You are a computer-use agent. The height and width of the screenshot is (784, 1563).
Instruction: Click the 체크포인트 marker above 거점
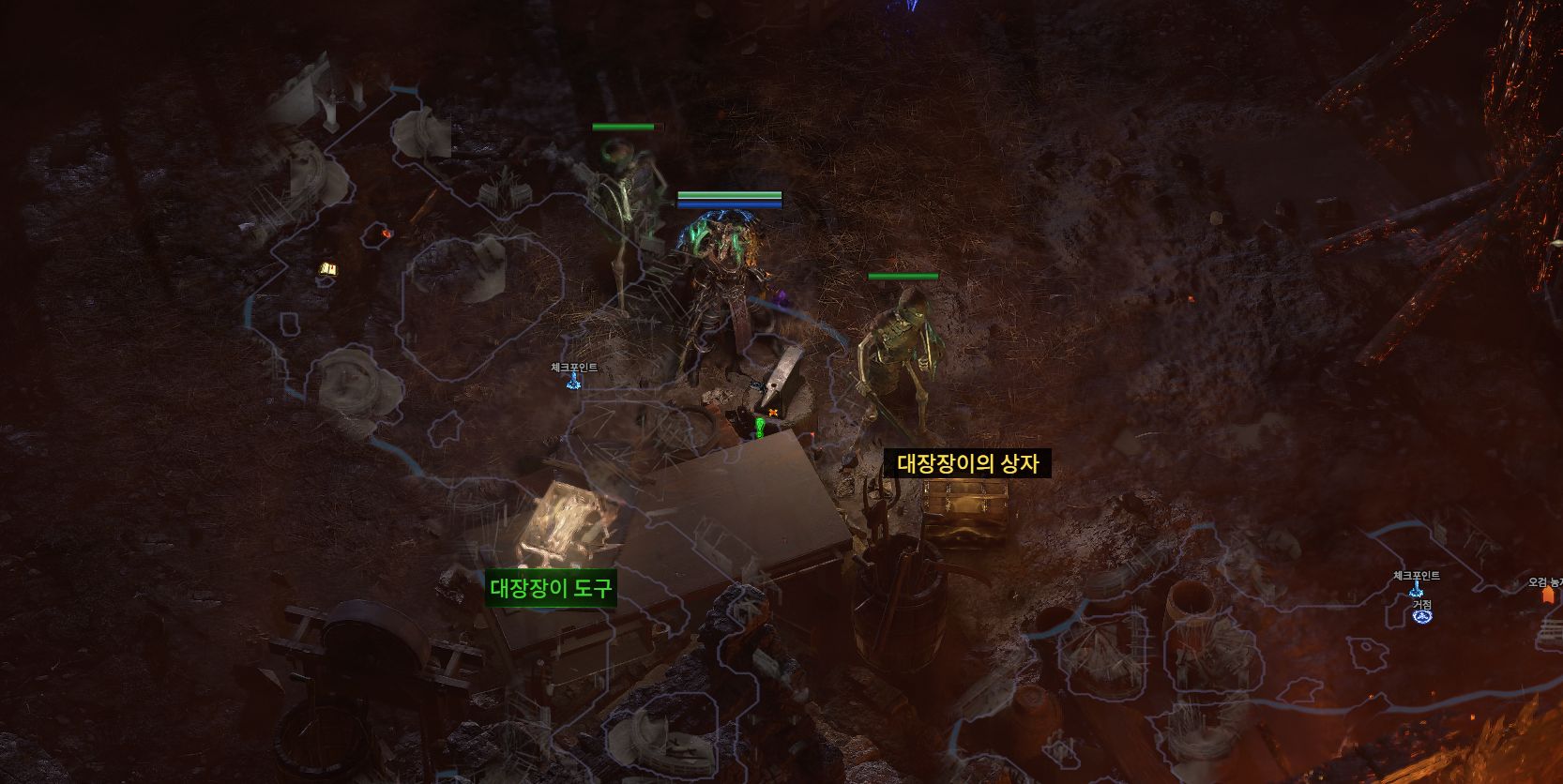[1416, 589]
